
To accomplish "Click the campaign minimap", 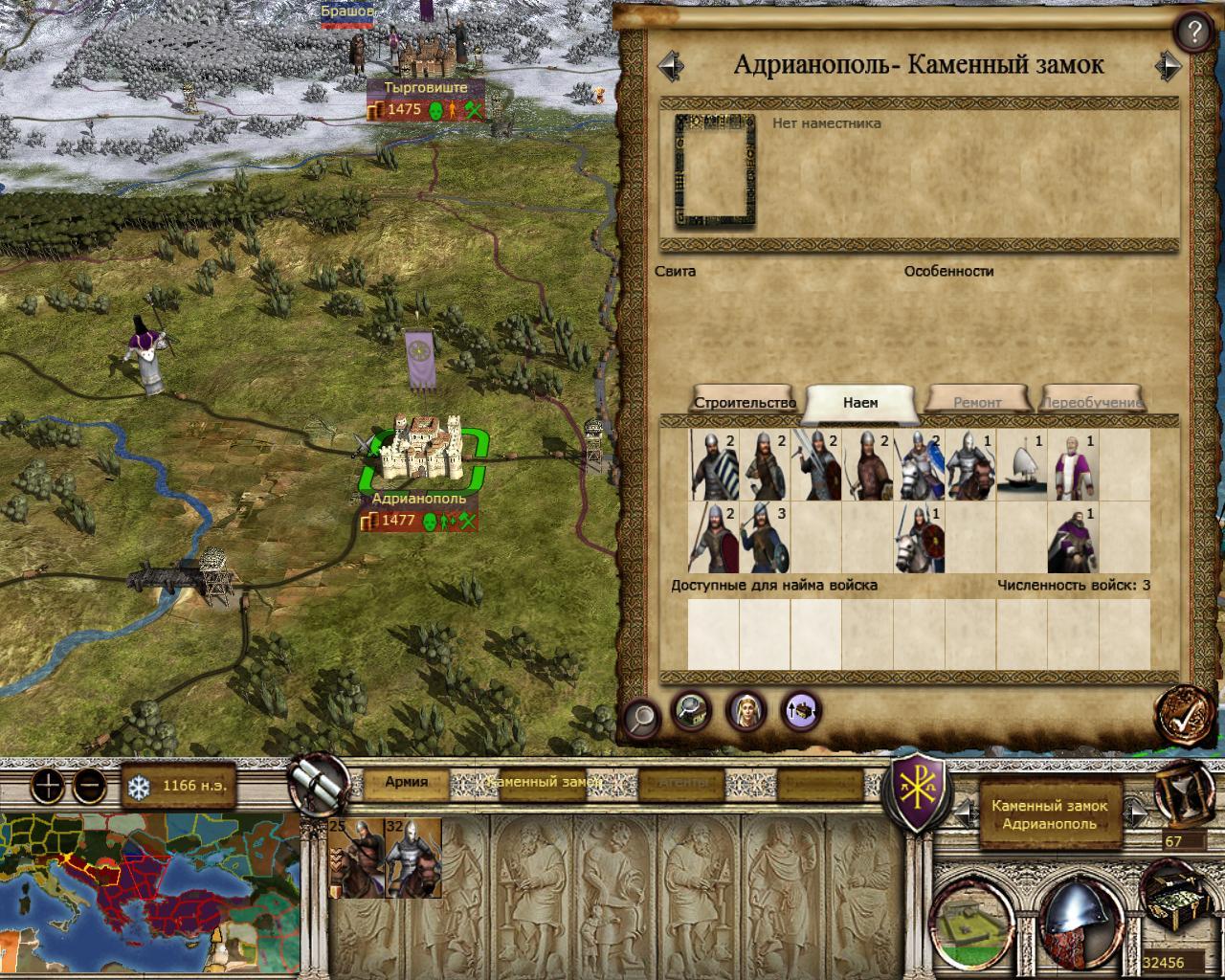I will coord(150,893).
